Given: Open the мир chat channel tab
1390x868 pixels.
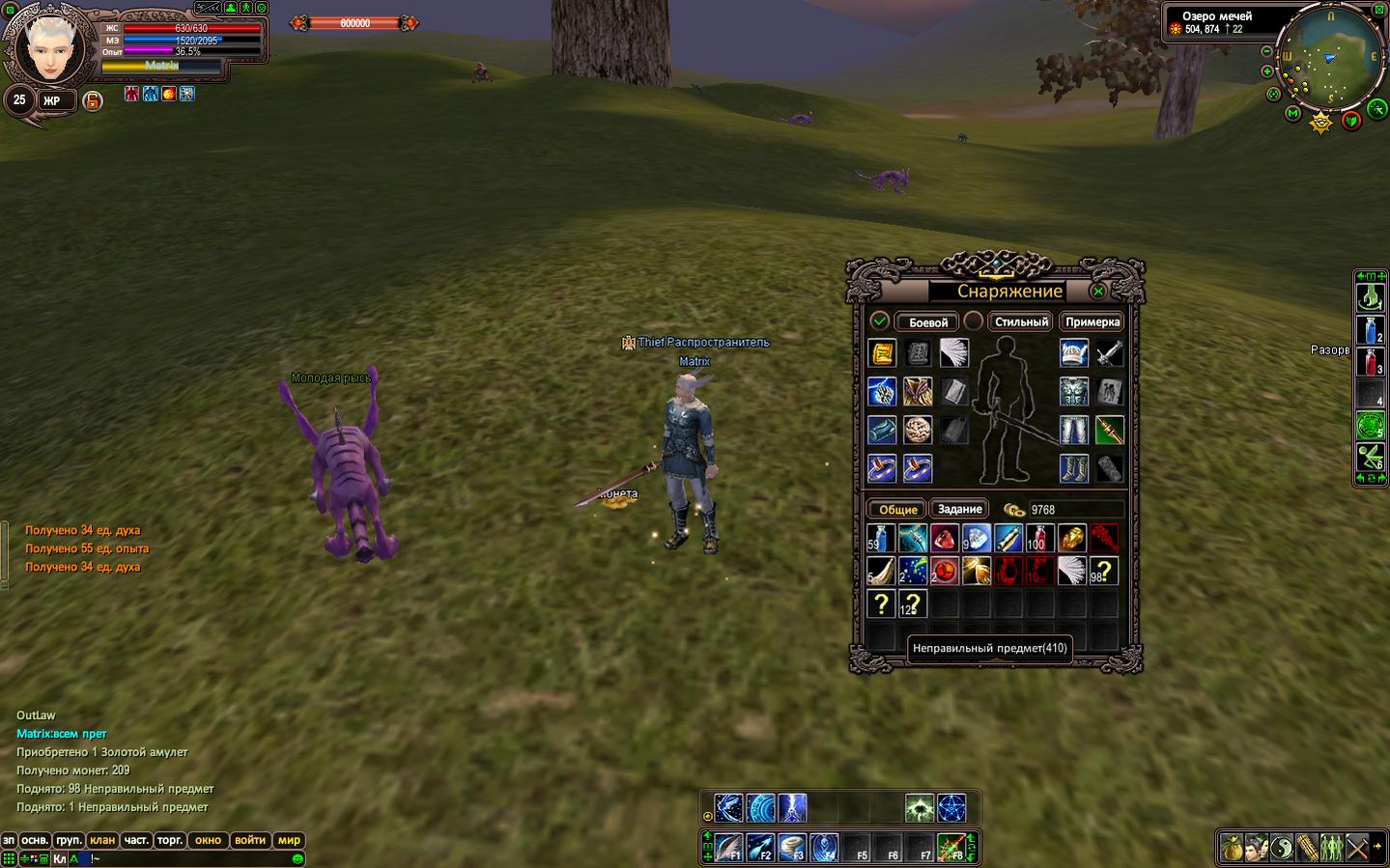Looking at the screenshot, I should coord(289,840).
